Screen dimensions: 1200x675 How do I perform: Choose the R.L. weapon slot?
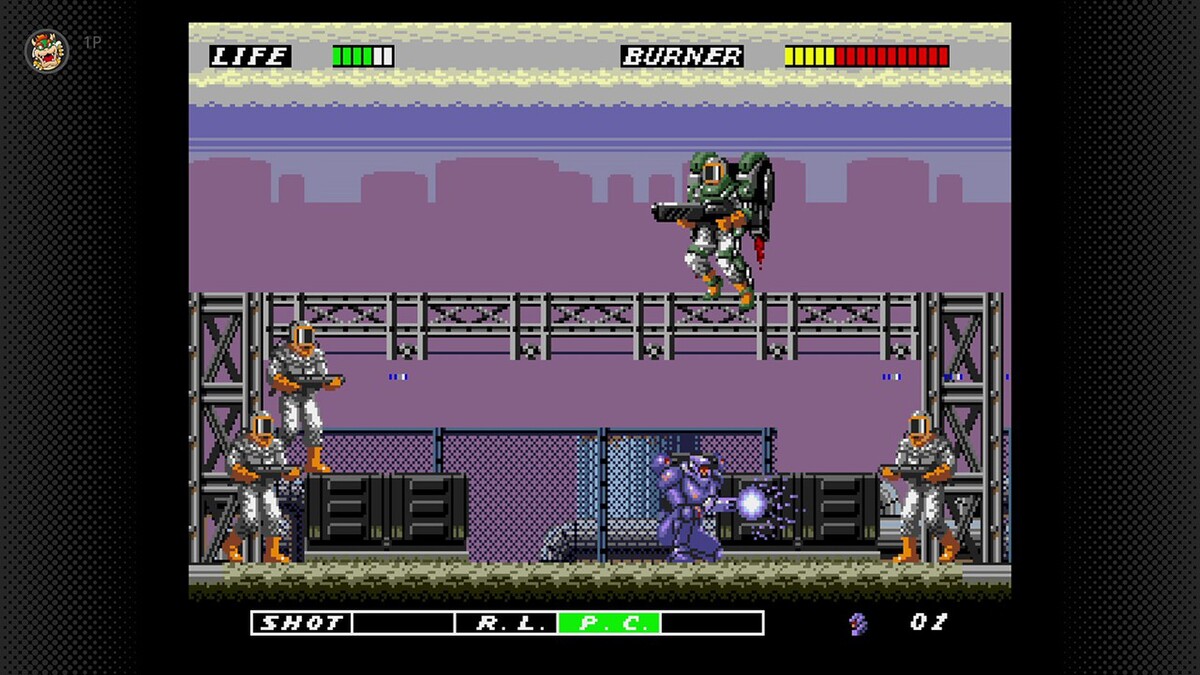coord(506,623)
